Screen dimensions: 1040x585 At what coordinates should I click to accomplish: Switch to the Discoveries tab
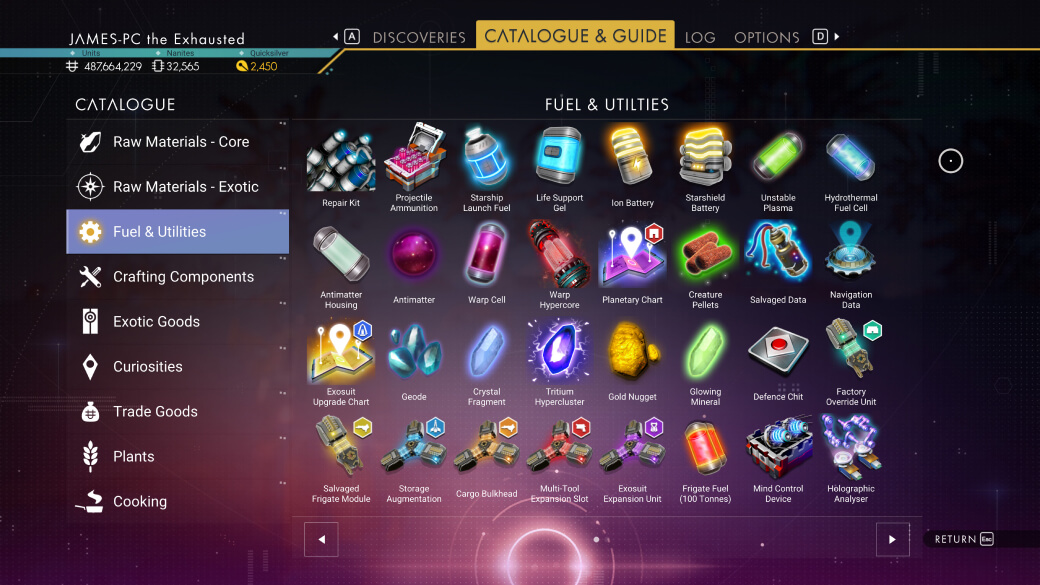click(419, 37)
